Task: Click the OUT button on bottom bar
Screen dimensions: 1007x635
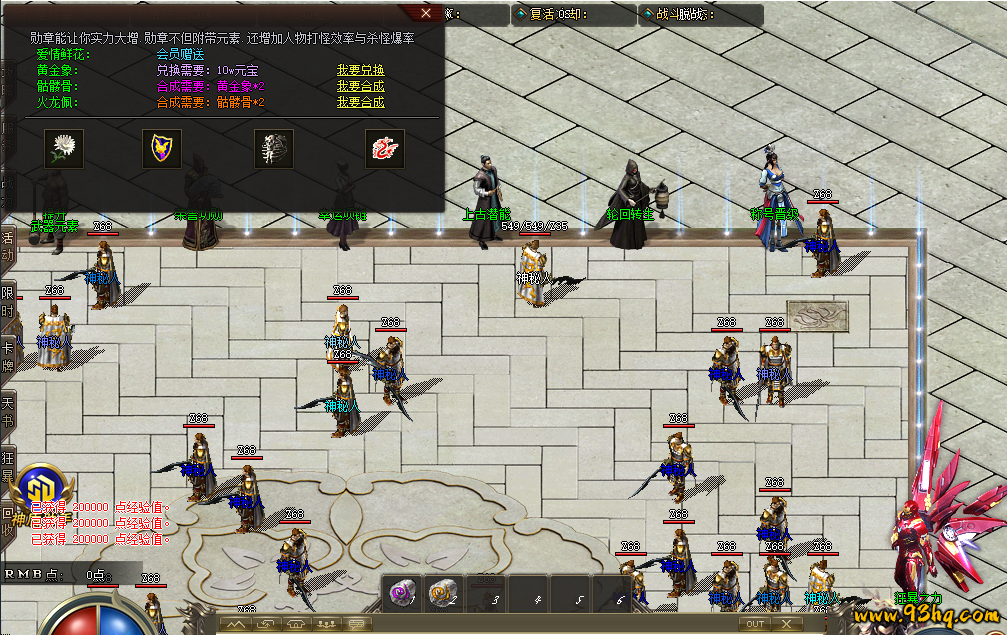Action: (755, 624)
